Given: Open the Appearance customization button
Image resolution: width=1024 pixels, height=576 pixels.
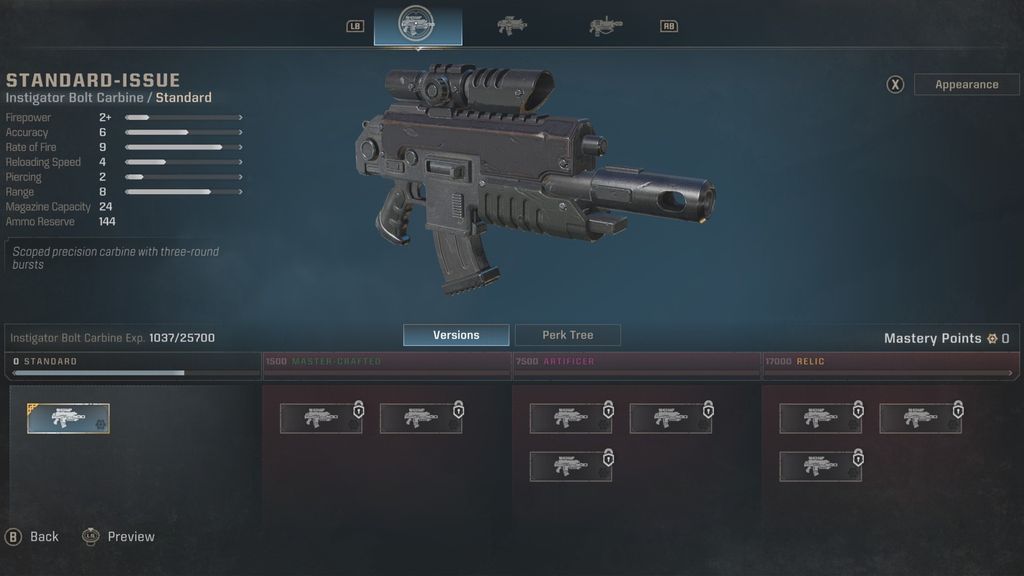Looking at the screenshot, I should point(966,85).
